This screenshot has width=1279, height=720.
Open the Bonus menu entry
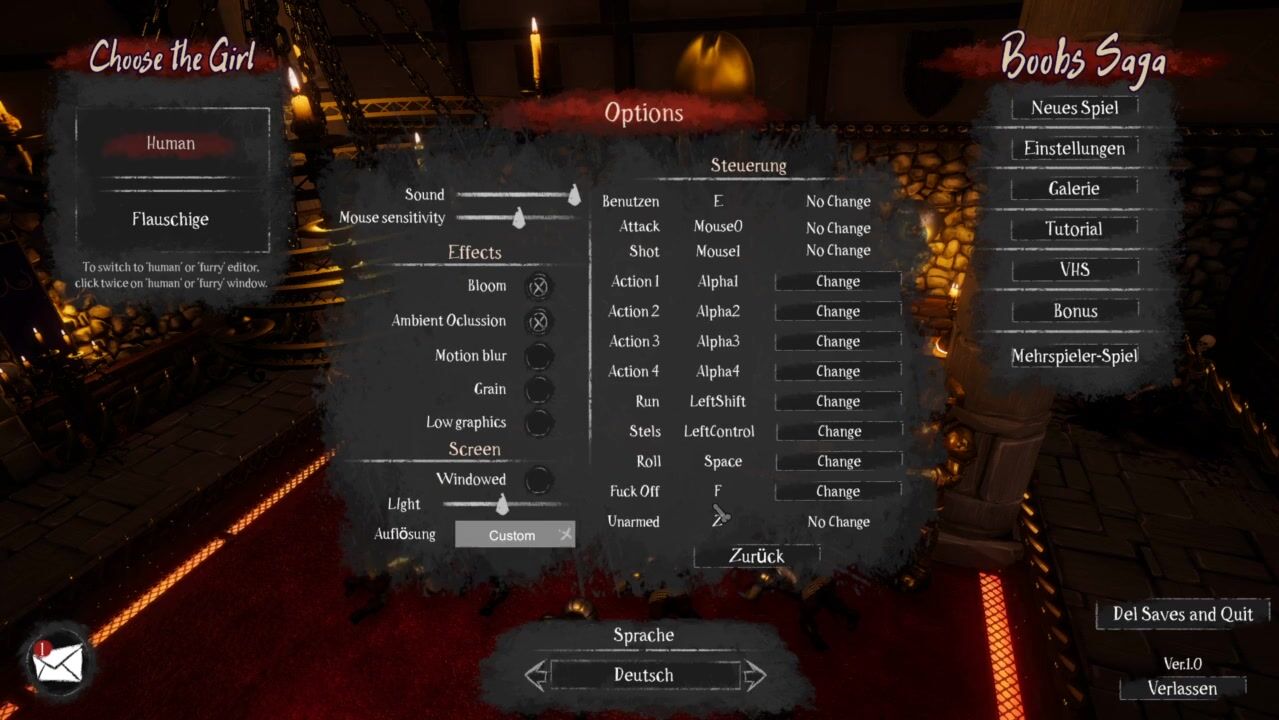pos(1074,311)
